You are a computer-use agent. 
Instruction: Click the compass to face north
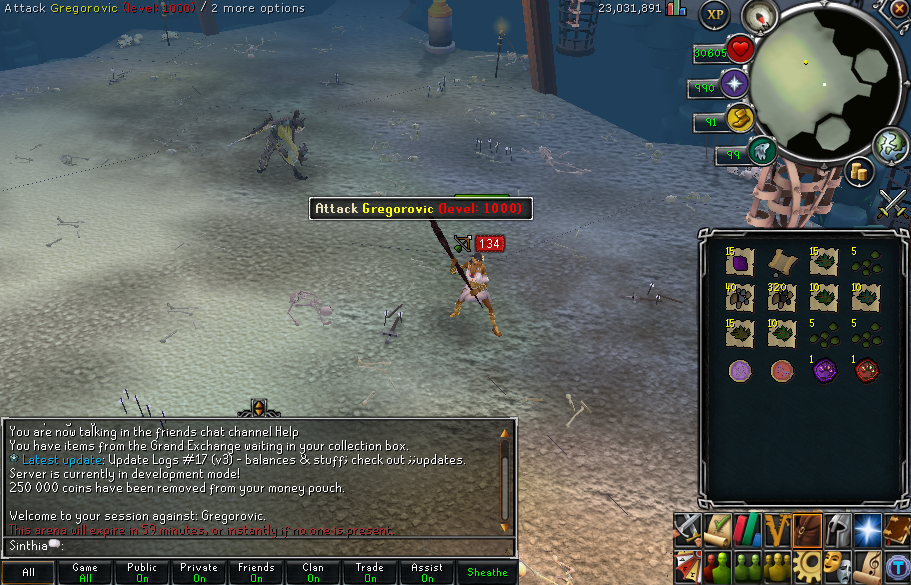pyautogui.click(x=766, y=16)
